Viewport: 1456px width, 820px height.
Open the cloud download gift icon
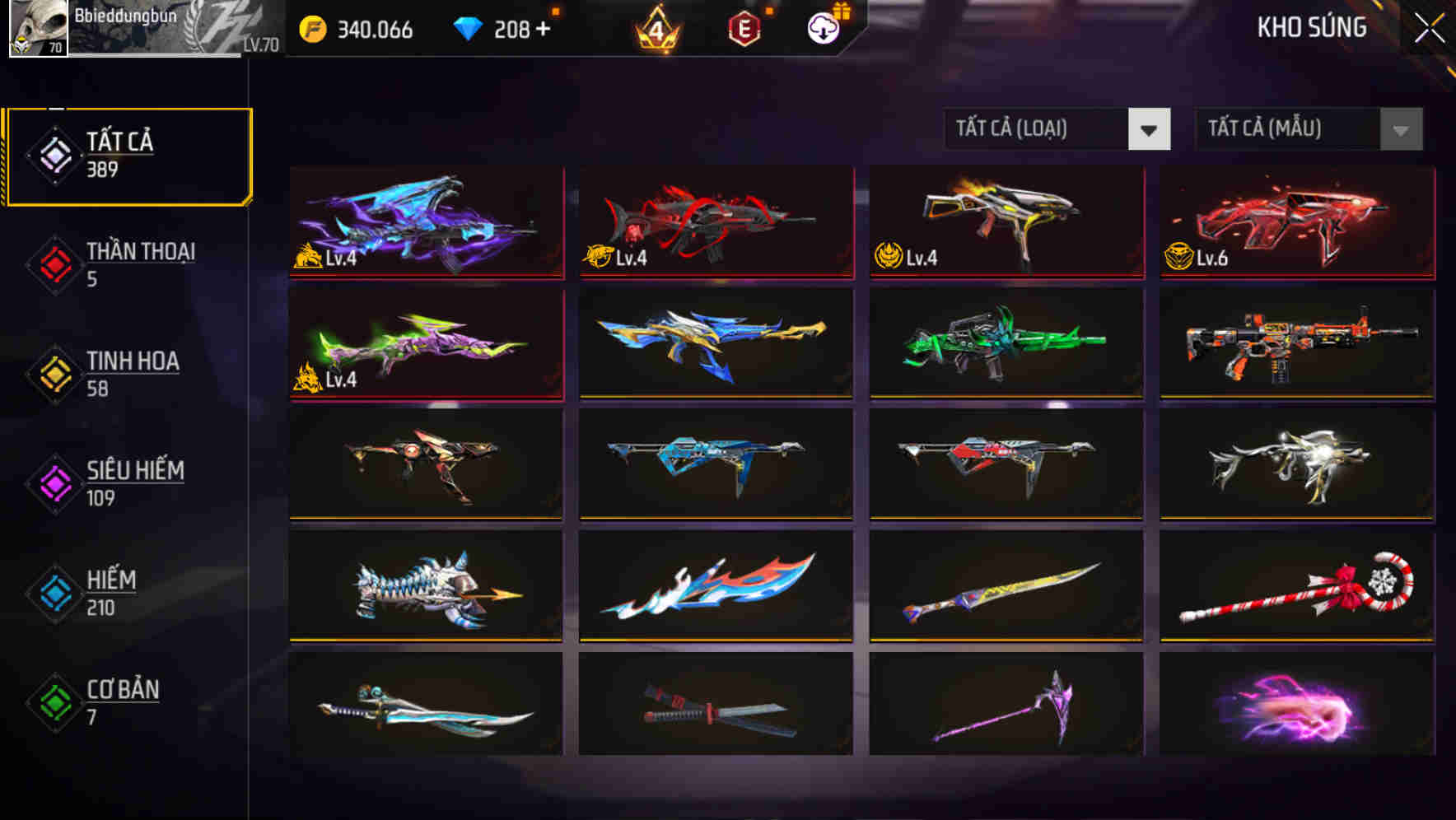coord(821,27)
